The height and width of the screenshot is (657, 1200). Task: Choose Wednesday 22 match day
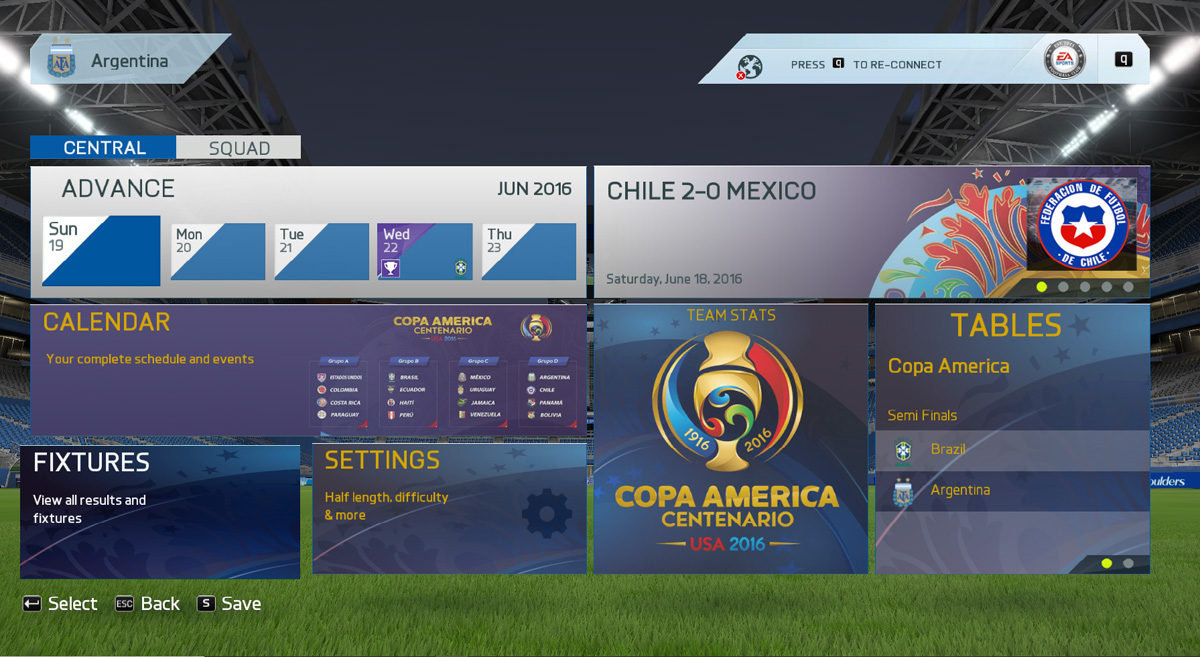(425, 251)
